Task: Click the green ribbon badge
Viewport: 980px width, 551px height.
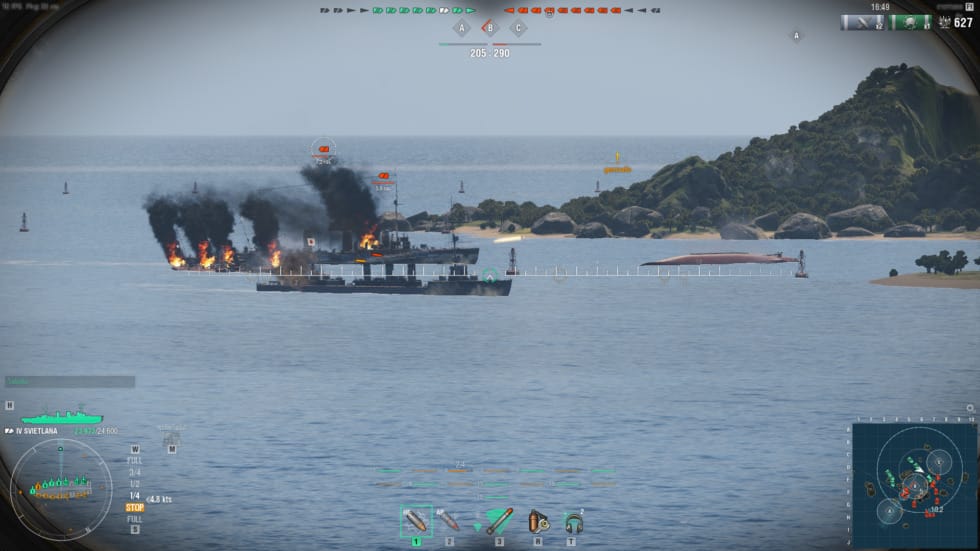Action: click(x=910, y=22)
